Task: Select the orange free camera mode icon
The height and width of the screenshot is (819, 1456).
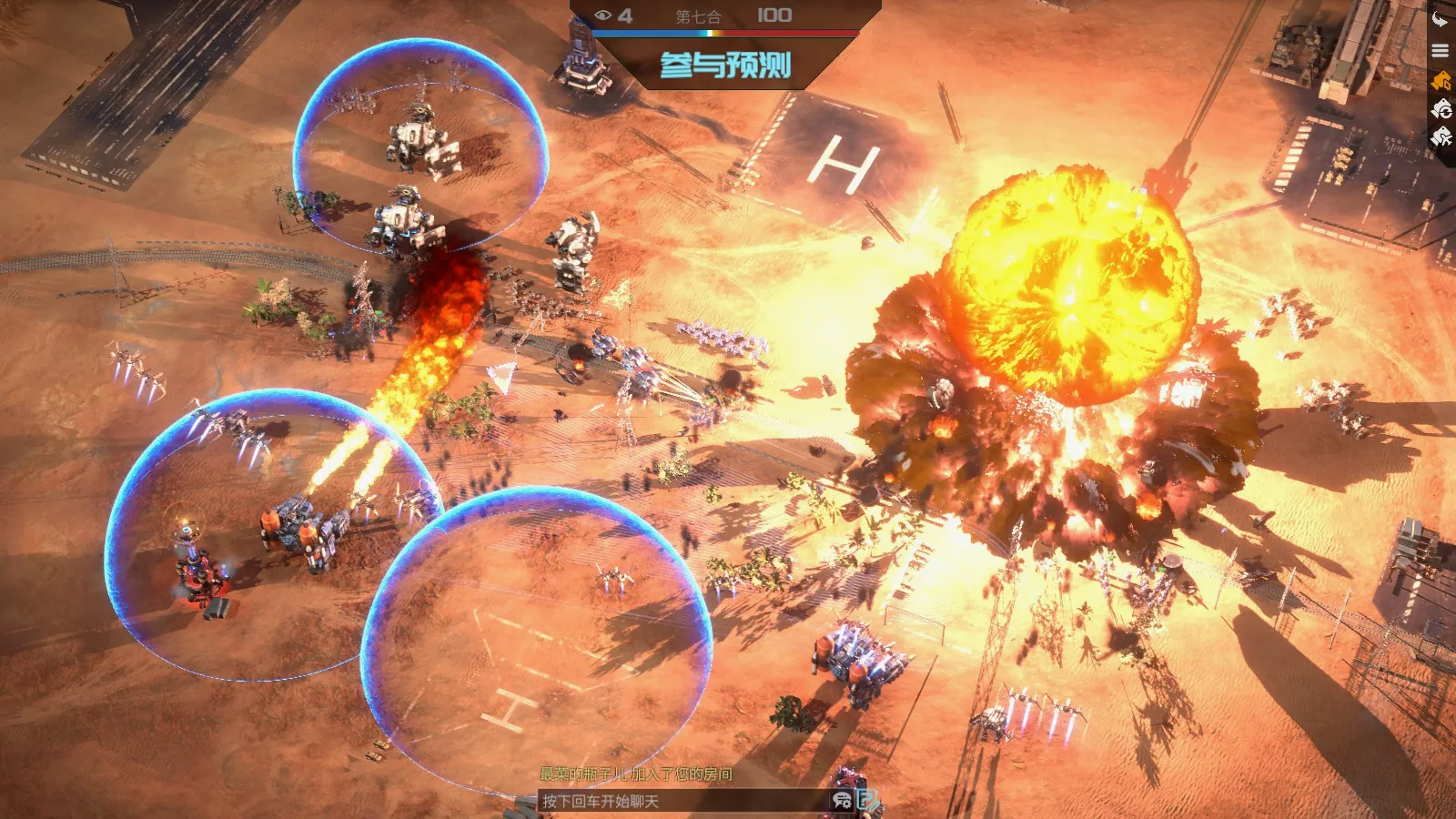Action: [x=1441, y=81]
